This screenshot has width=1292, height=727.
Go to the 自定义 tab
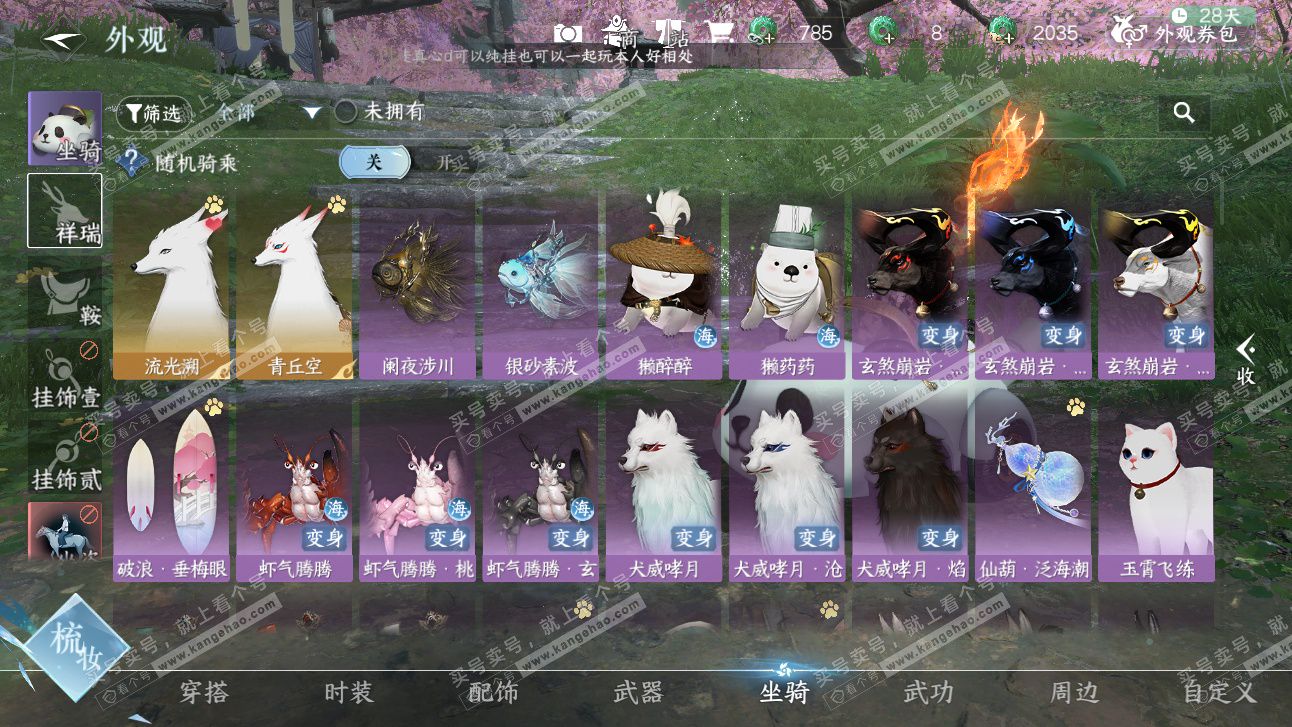tap(1218, 692)
